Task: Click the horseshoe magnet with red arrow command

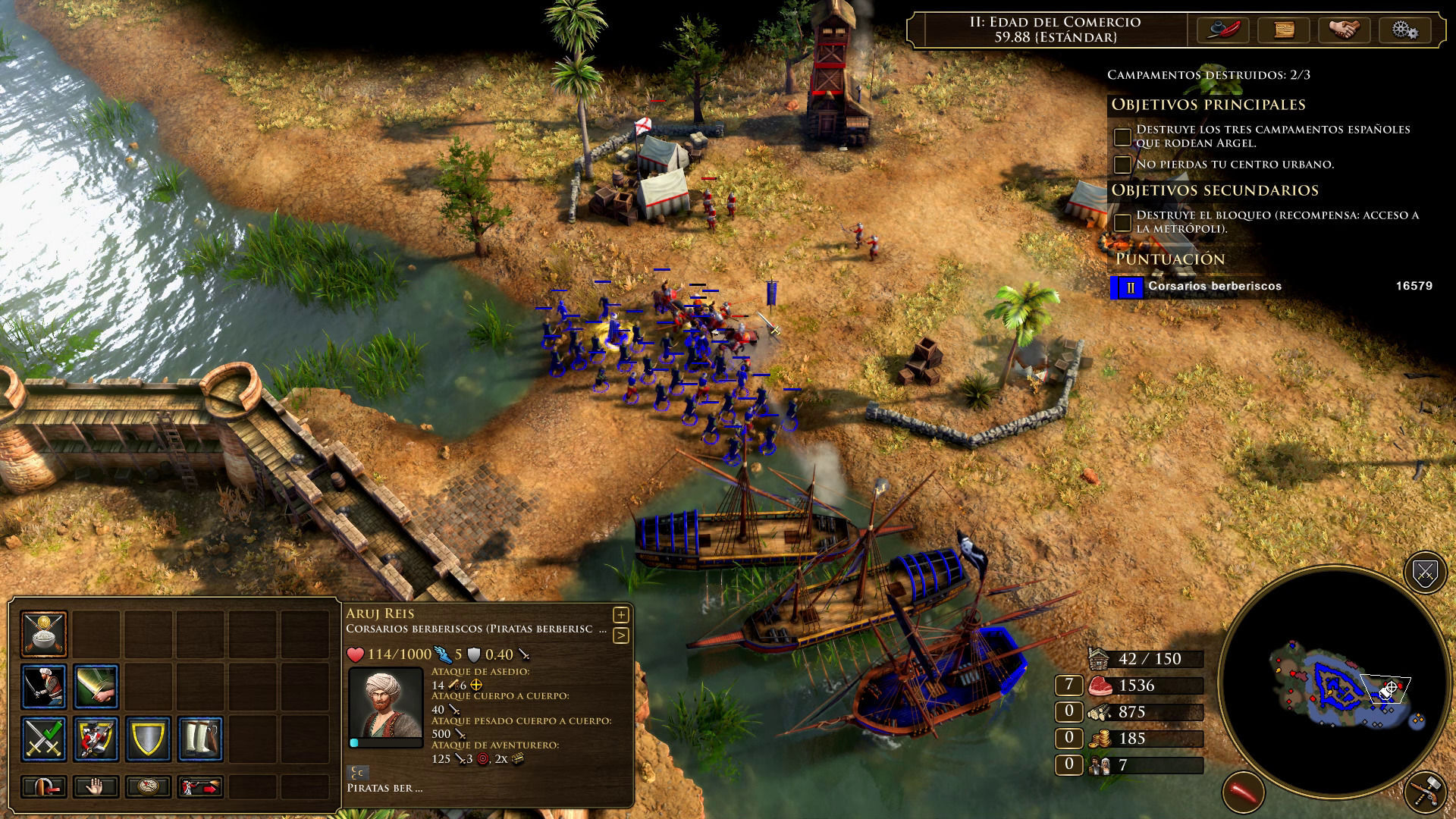Action: click(44, 787)
